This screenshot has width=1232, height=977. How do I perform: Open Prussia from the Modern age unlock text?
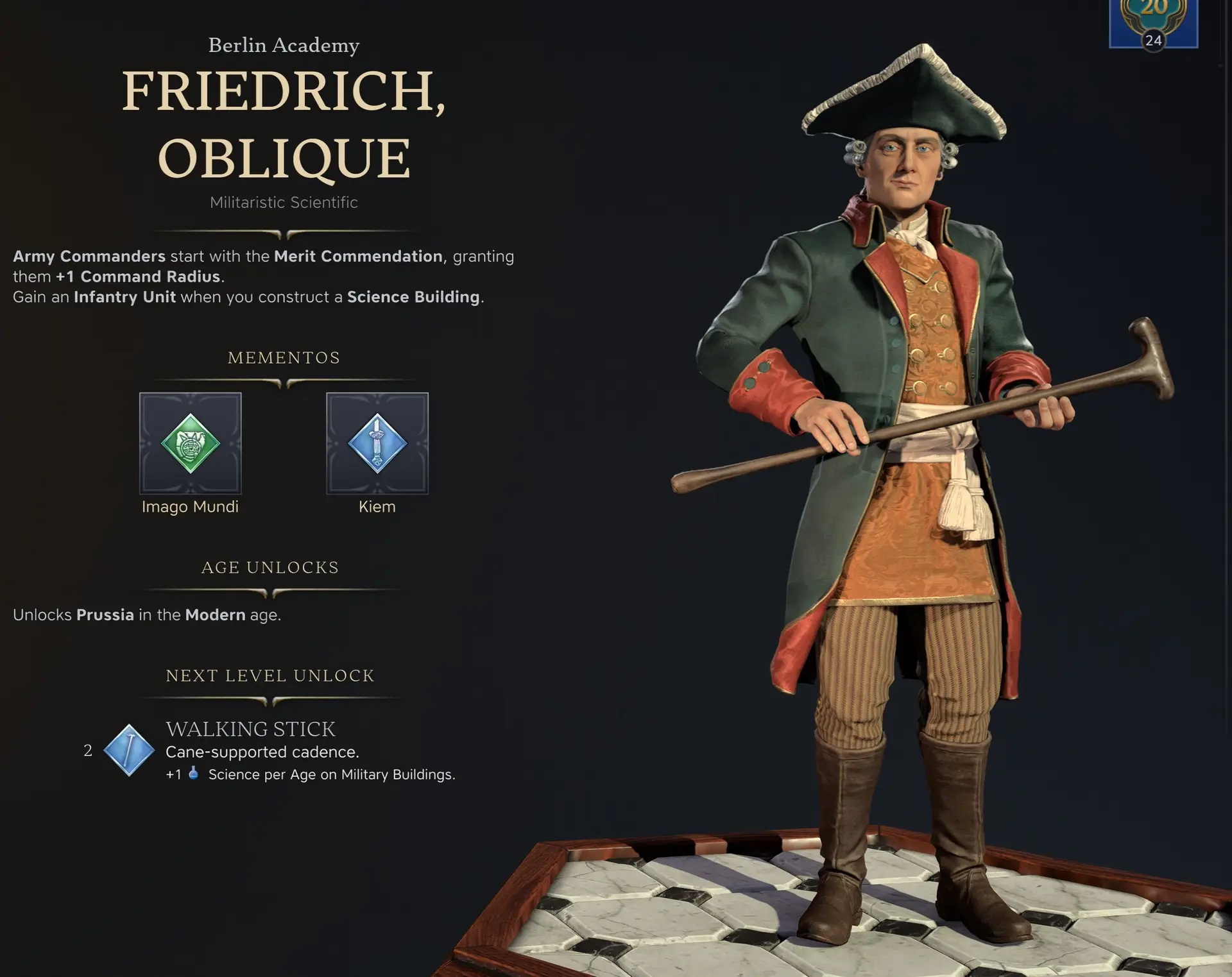point(105,615)
